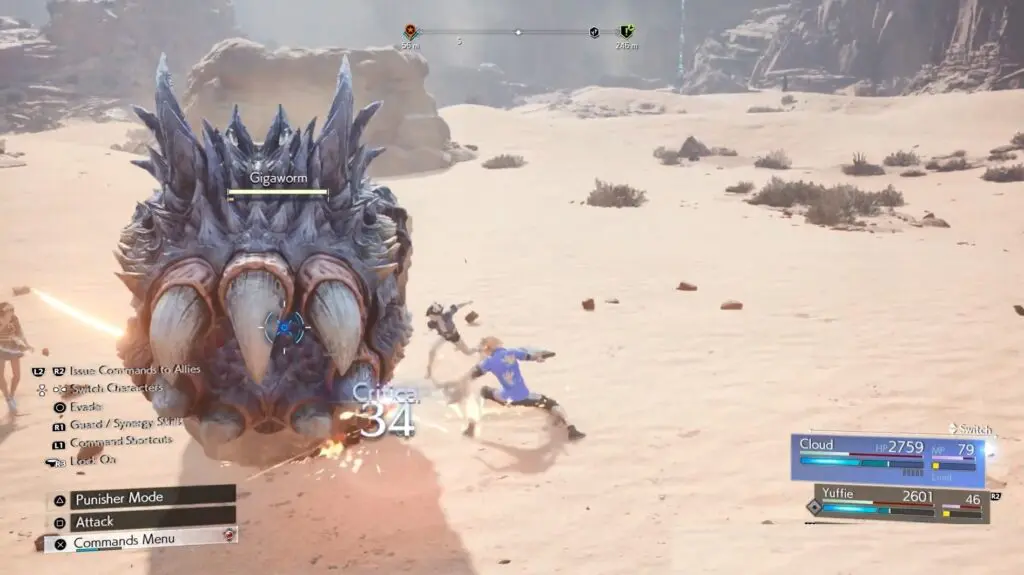Choose the Attack command
The image size is (1024, 575).
click(x=140, y=521)
